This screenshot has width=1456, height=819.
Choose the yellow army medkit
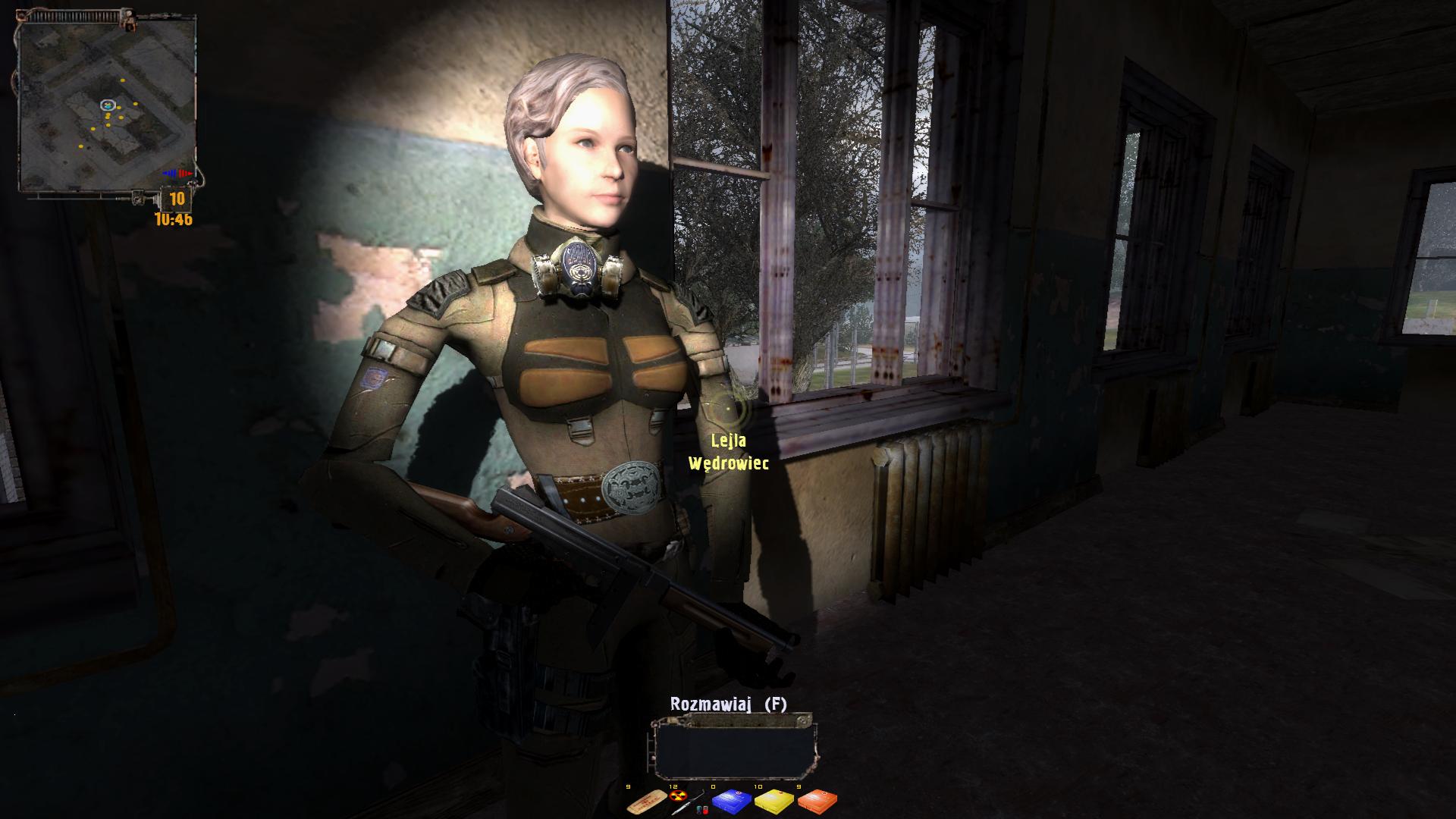(x=775, y=801)
